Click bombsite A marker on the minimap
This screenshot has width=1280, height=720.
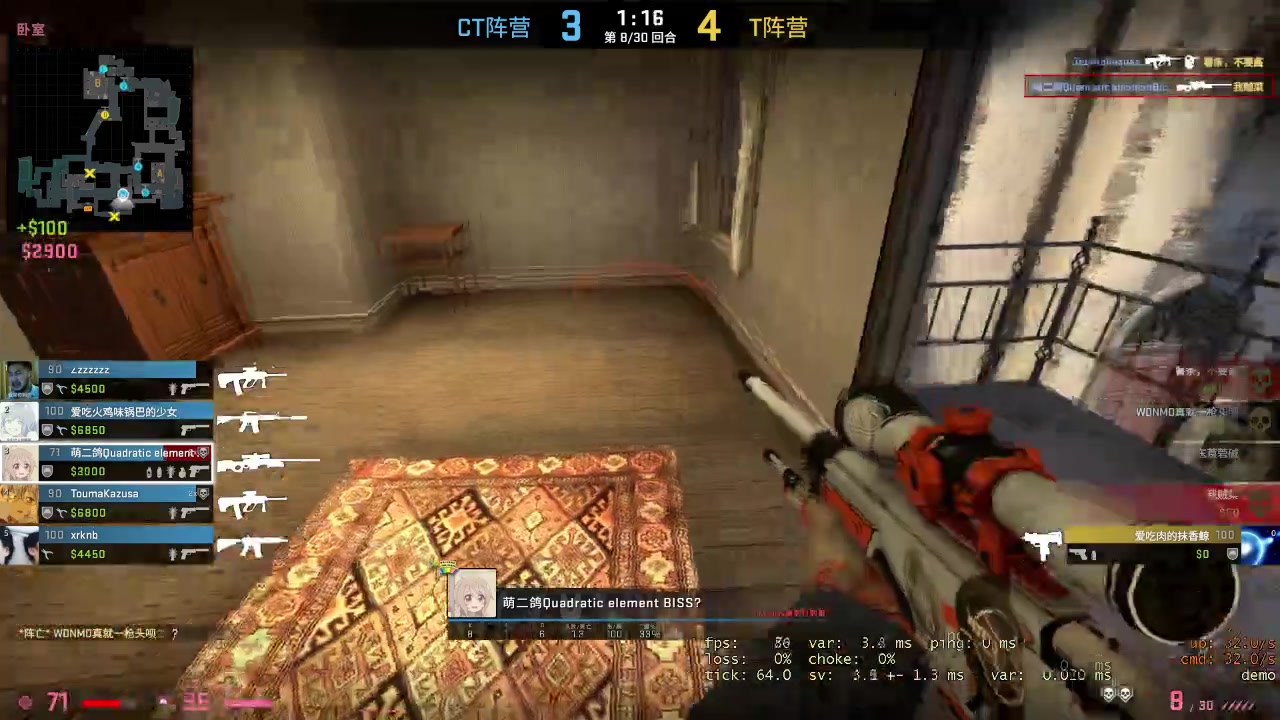(159, 173)
